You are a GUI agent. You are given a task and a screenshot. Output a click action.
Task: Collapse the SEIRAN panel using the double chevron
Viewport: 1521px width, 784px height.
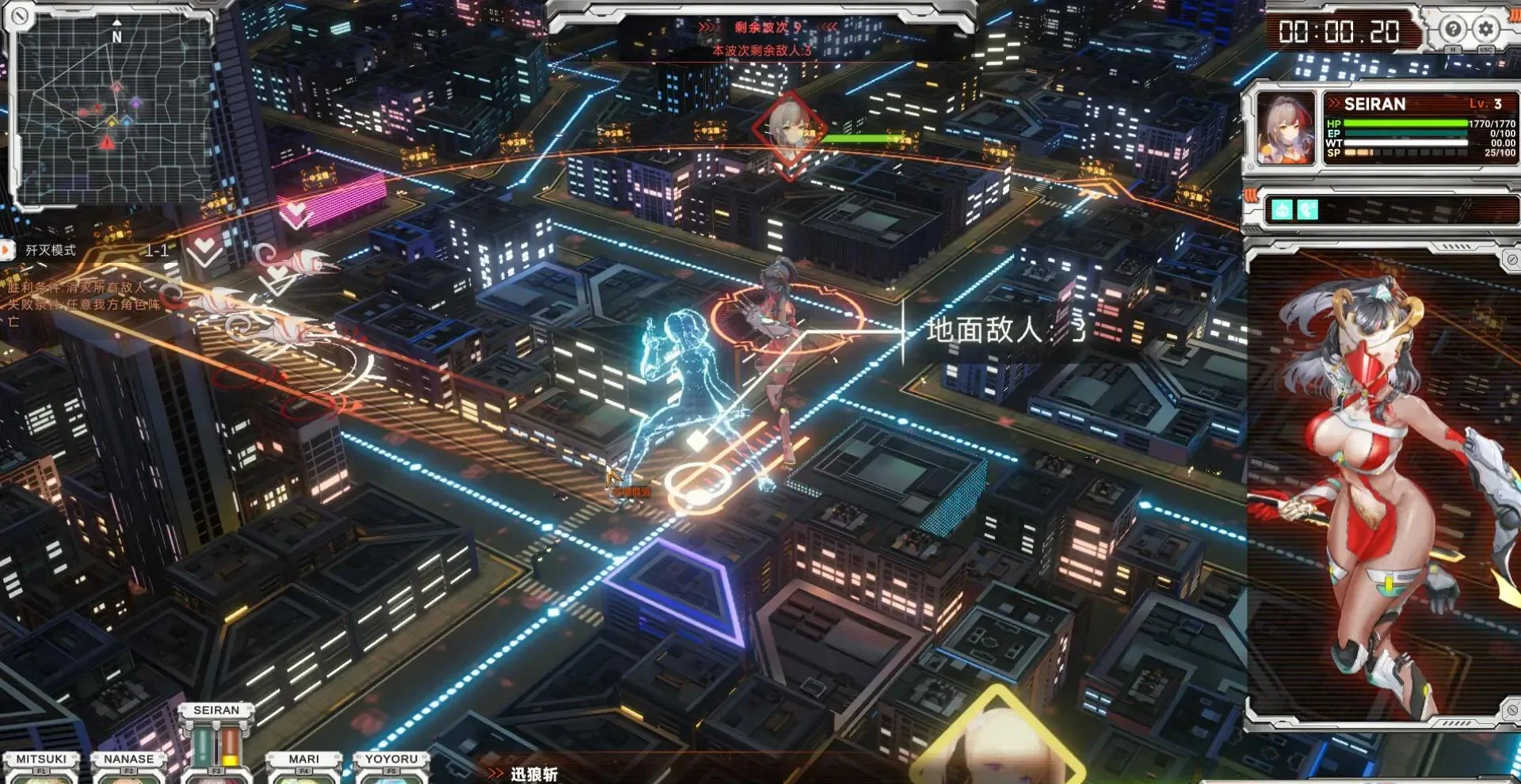click(x=1332, y=104)
